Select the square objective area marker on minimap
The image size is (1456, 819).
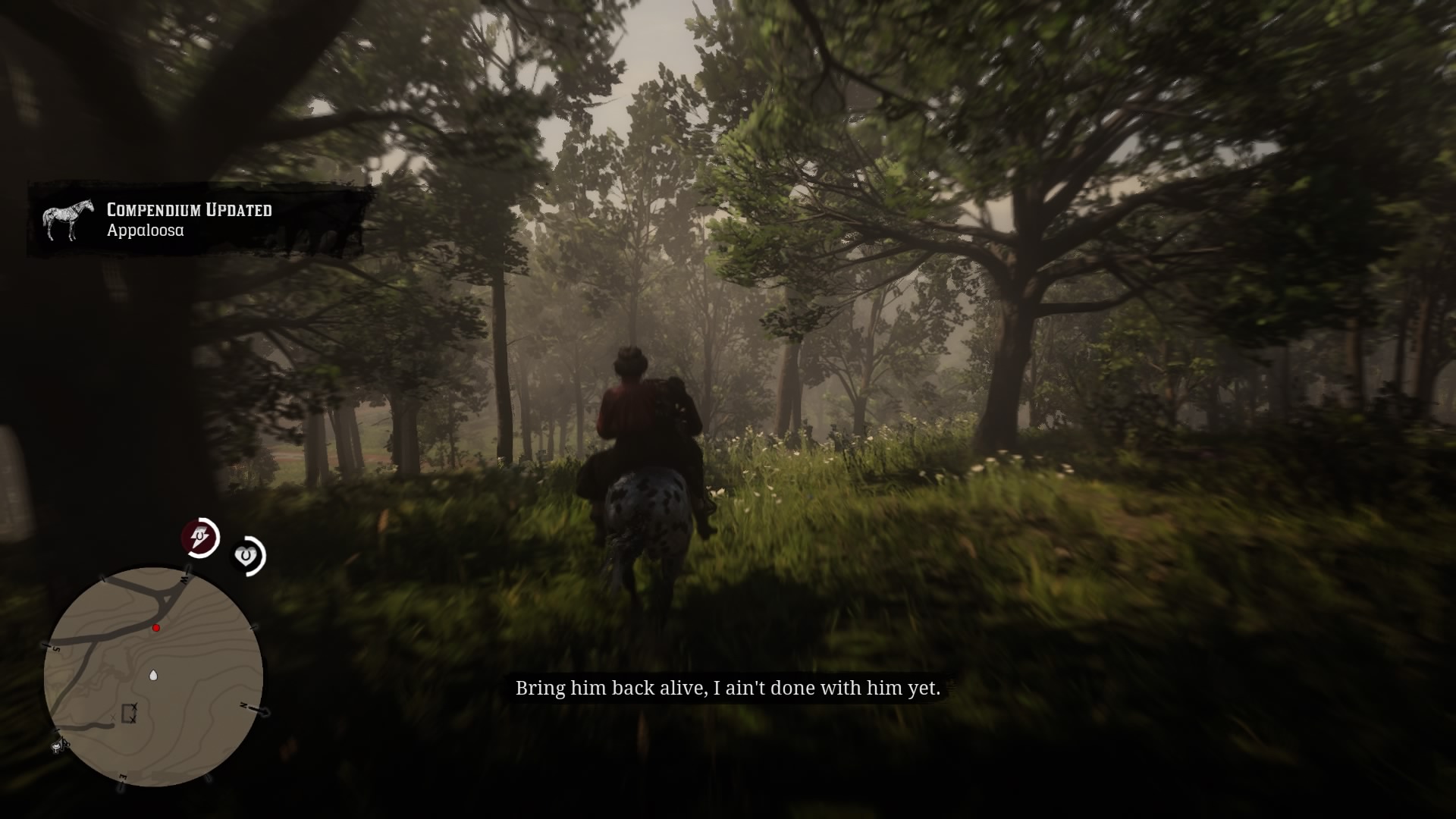(127, 714)
